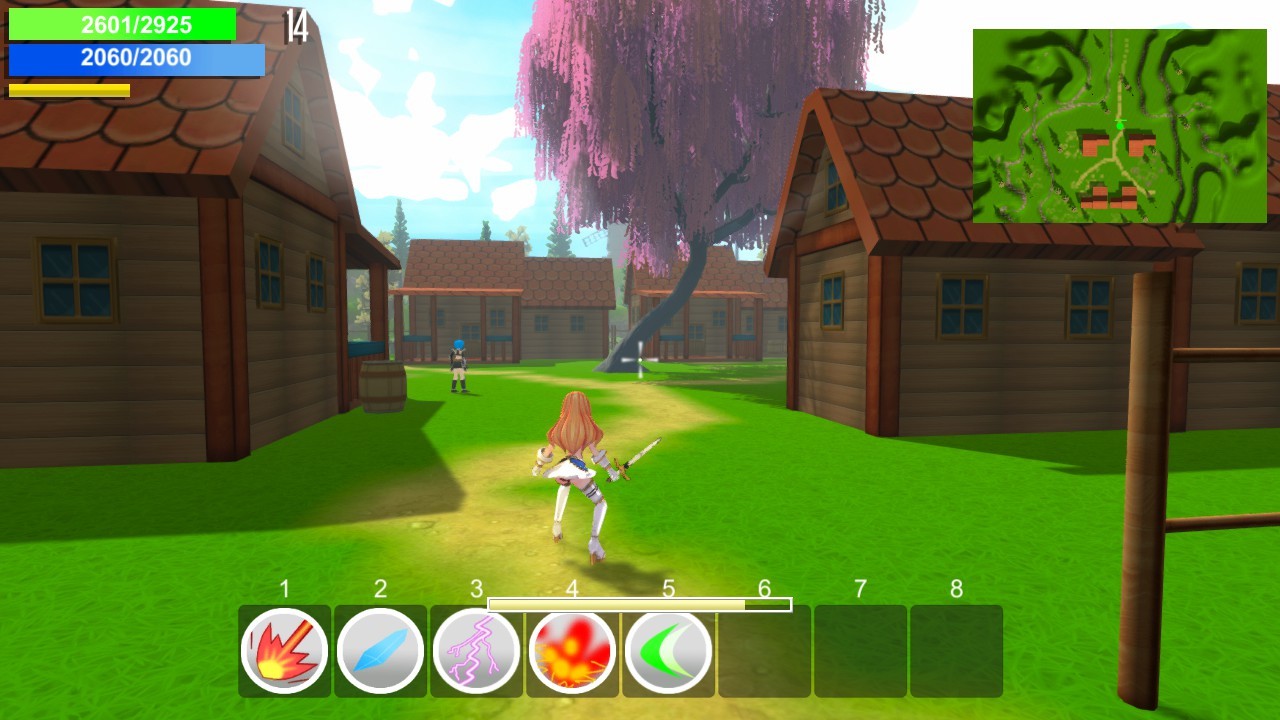Image resolution: width=1280 pixels, height=720 pixels.
Task: Select the green player marker on the minimap
Action: click(1121, 125)
